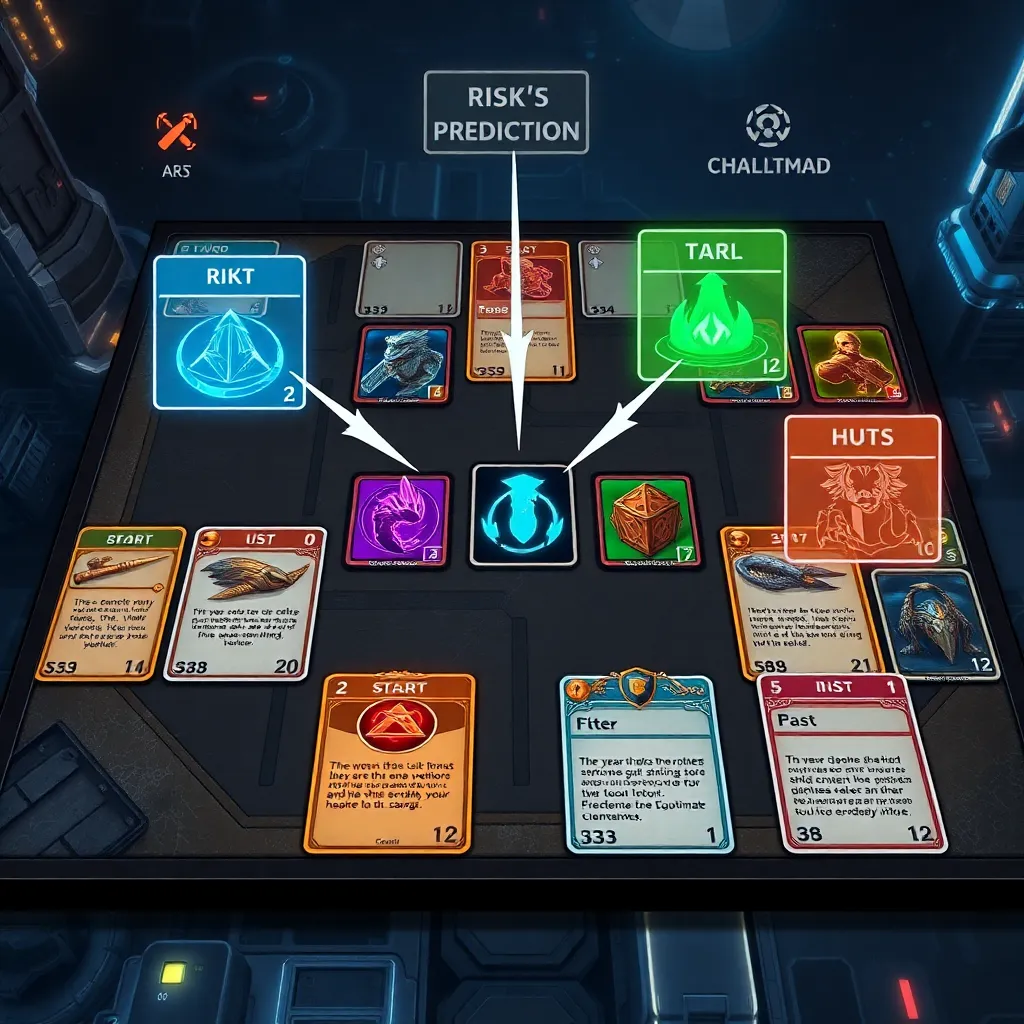Play the orange START card with red triangle
This screenshot has width=1024, height=1024.
coord(390,762)
